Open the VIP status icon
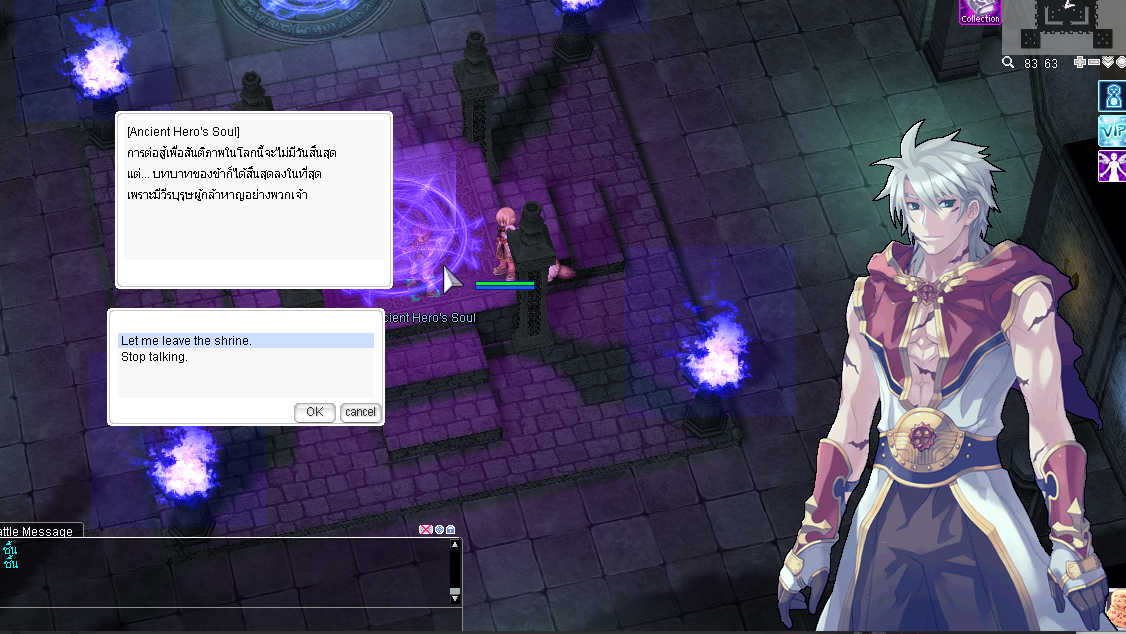The width and height of the screenshot is (1126, 634). 1112,131
